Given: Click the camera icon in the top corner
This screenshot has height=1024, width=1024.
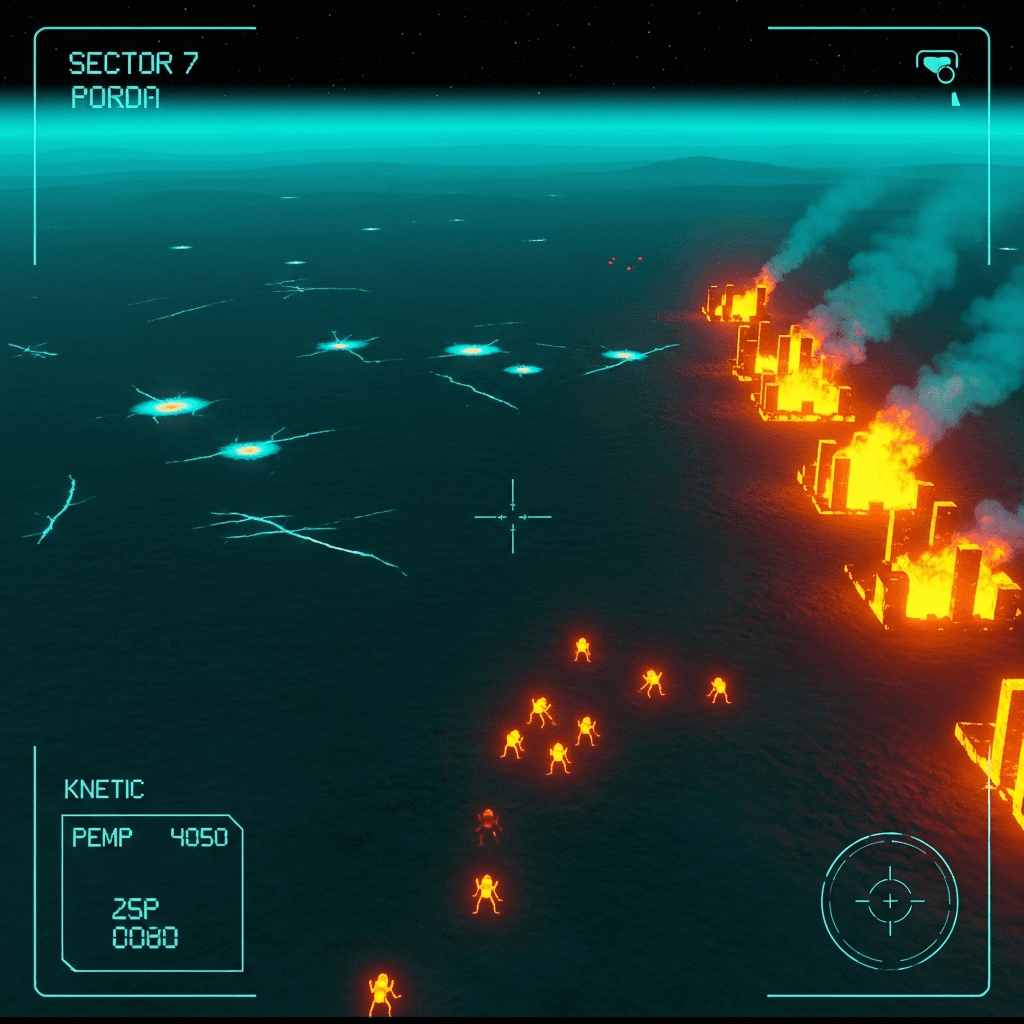Looking at the screenshot, I should (x=938, y=68).
